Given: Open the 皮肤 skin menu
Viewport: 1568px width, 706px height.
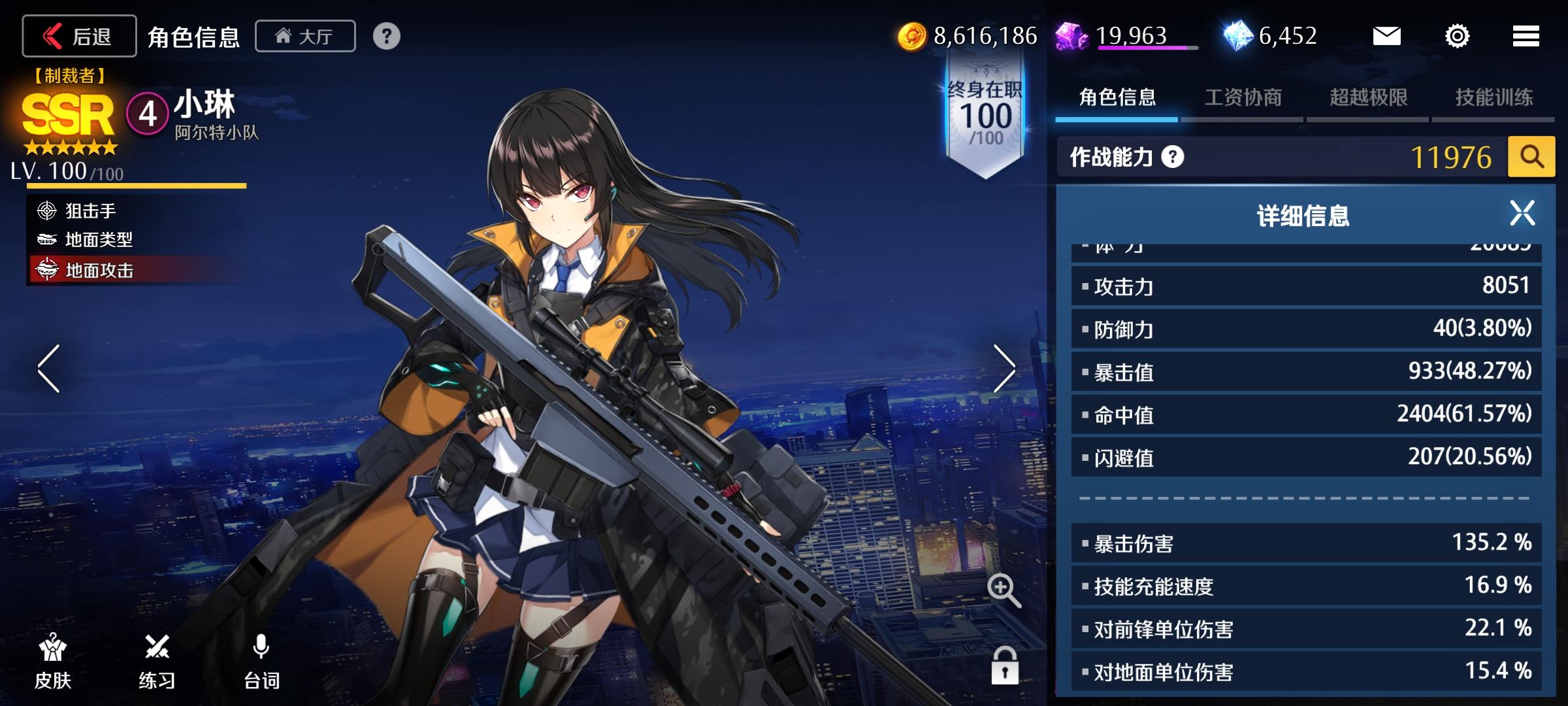Looking at the screenshot, I should (53, 662).
